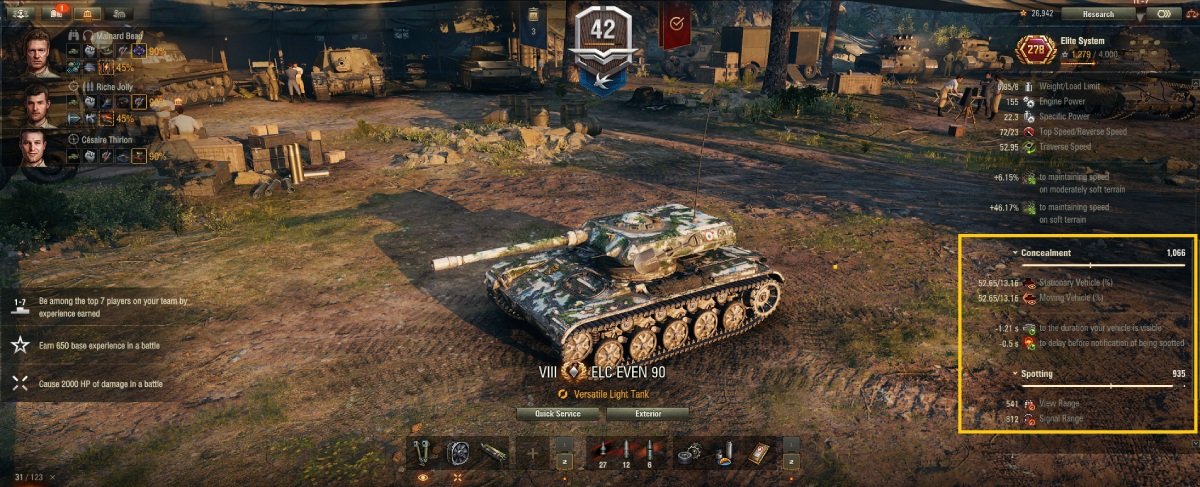The width and height of the screenshot is (1200, 487).
Task: Open the repair kit consumable slot
Action: point(687,454)
